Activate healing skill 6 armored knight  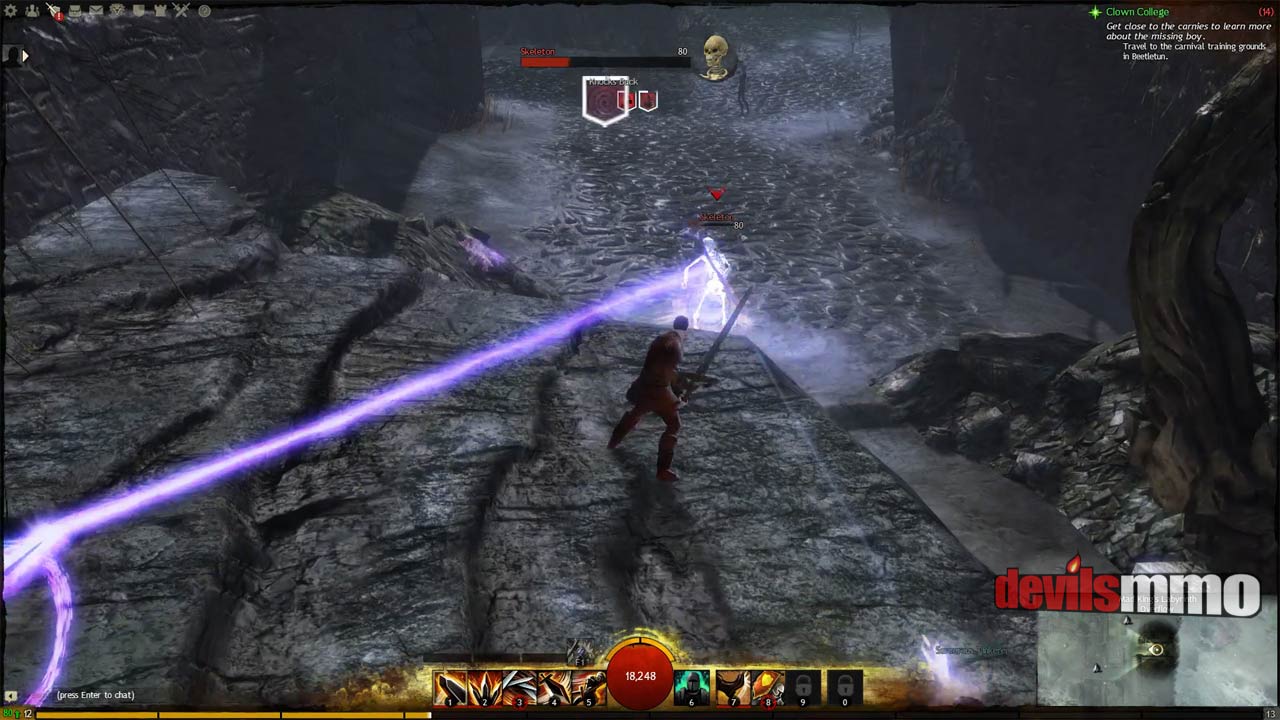(x=692, y=688)
